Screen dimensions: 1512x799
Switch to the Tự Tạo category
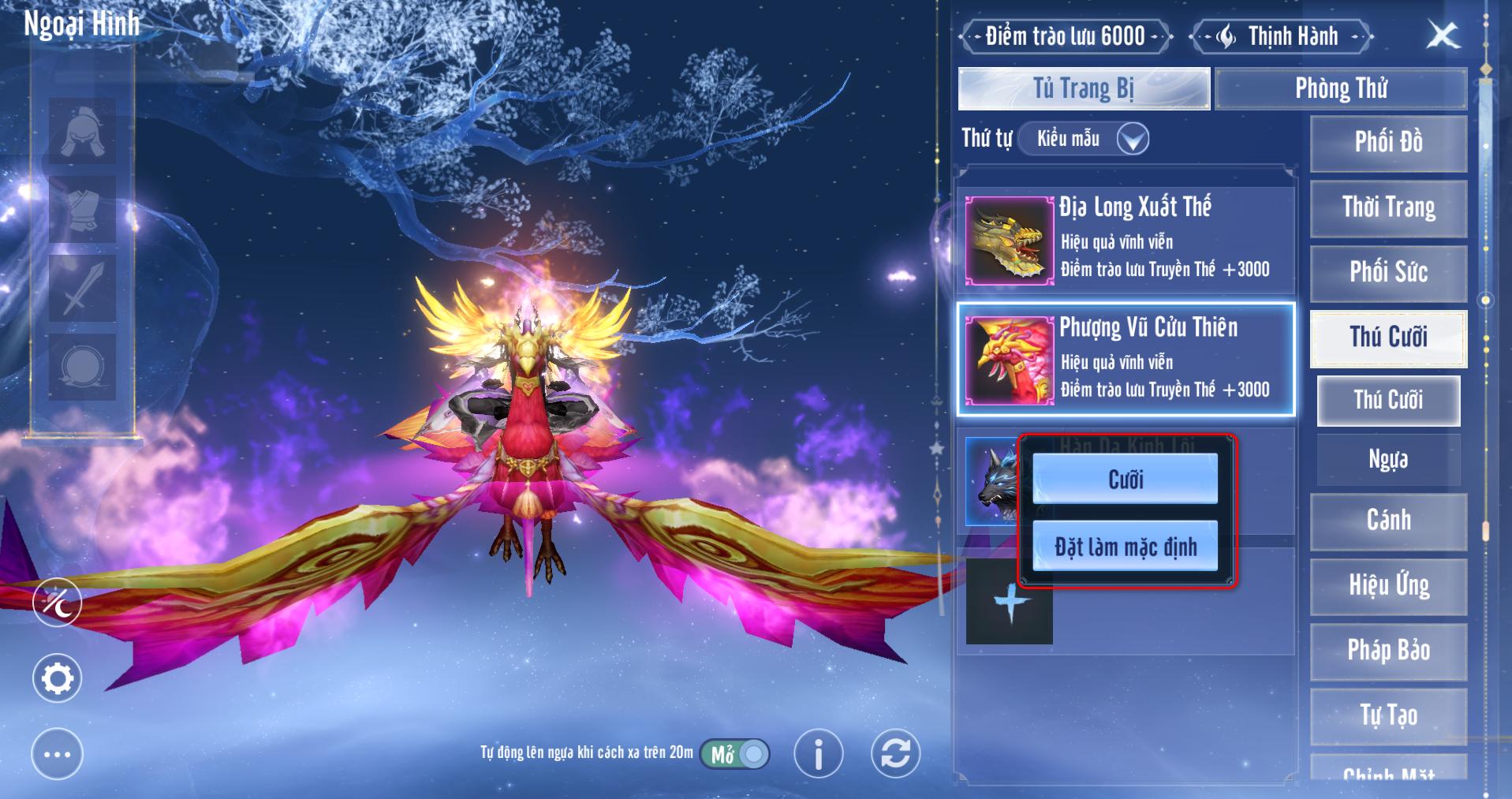[x=1388, y=715]
